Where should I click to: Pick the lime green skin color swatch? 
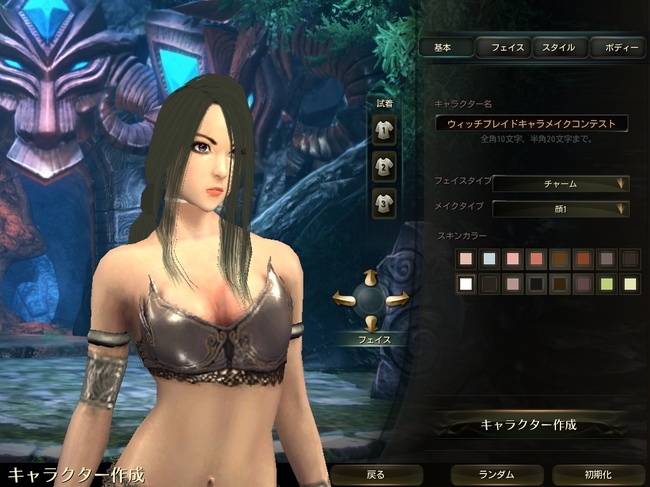tap(607, 284)
